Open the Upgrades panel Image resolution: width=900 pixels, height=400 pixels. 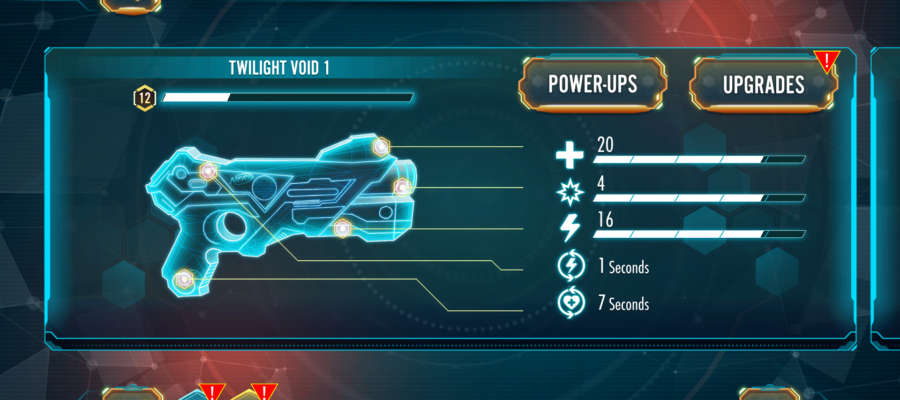point(763,85)
